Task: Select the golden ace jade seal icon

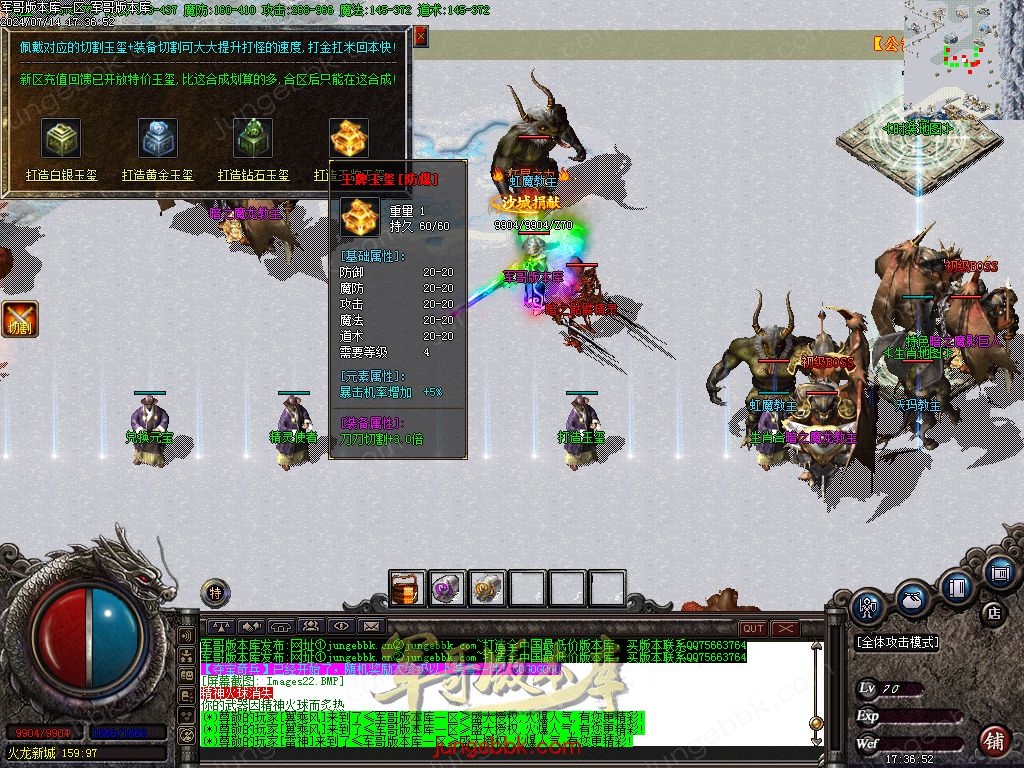Action: pyautogui.click(x=349, y=139)
